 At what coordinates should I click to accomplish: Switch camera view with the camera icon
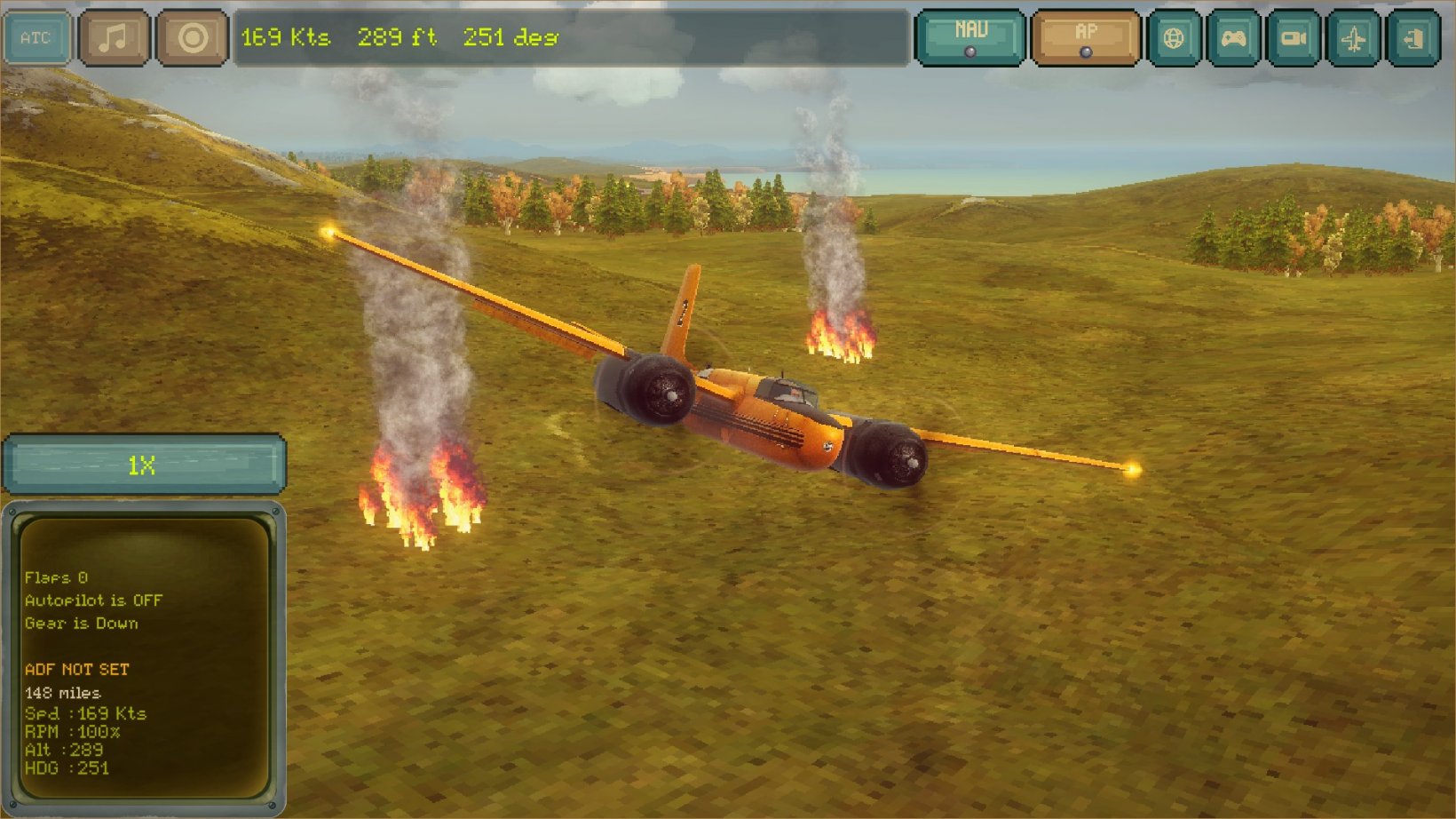tap(1294, 38)
